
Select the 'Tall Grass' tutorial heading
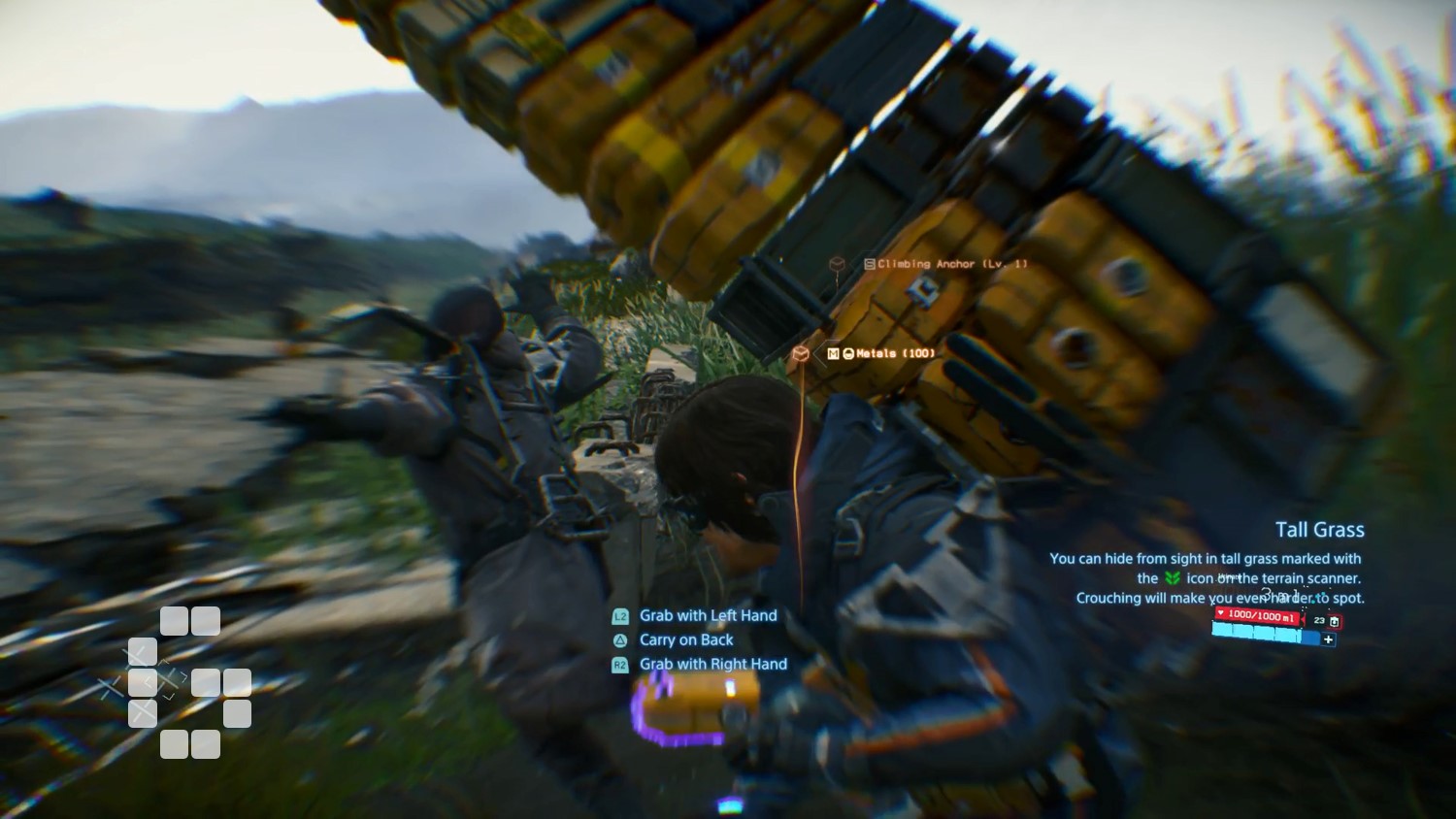pos(1320,530)
